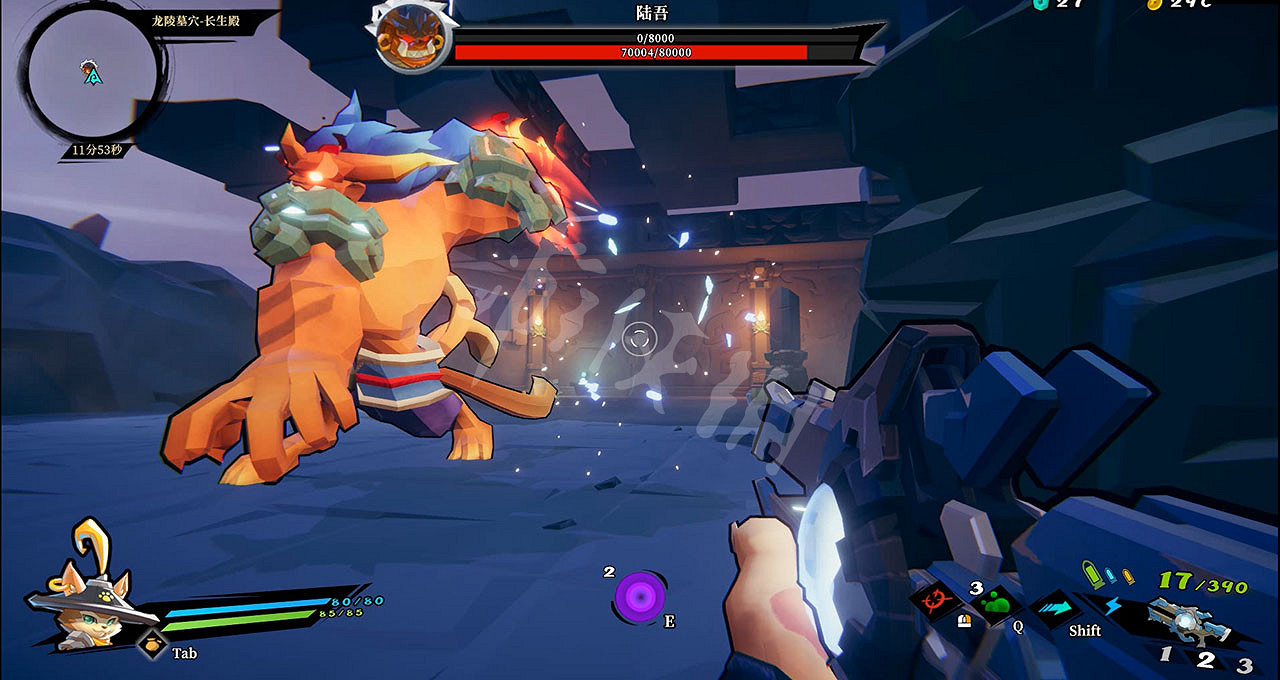Click the blue lightning bolt icon
The image size is (1280, 680).
1113,605
